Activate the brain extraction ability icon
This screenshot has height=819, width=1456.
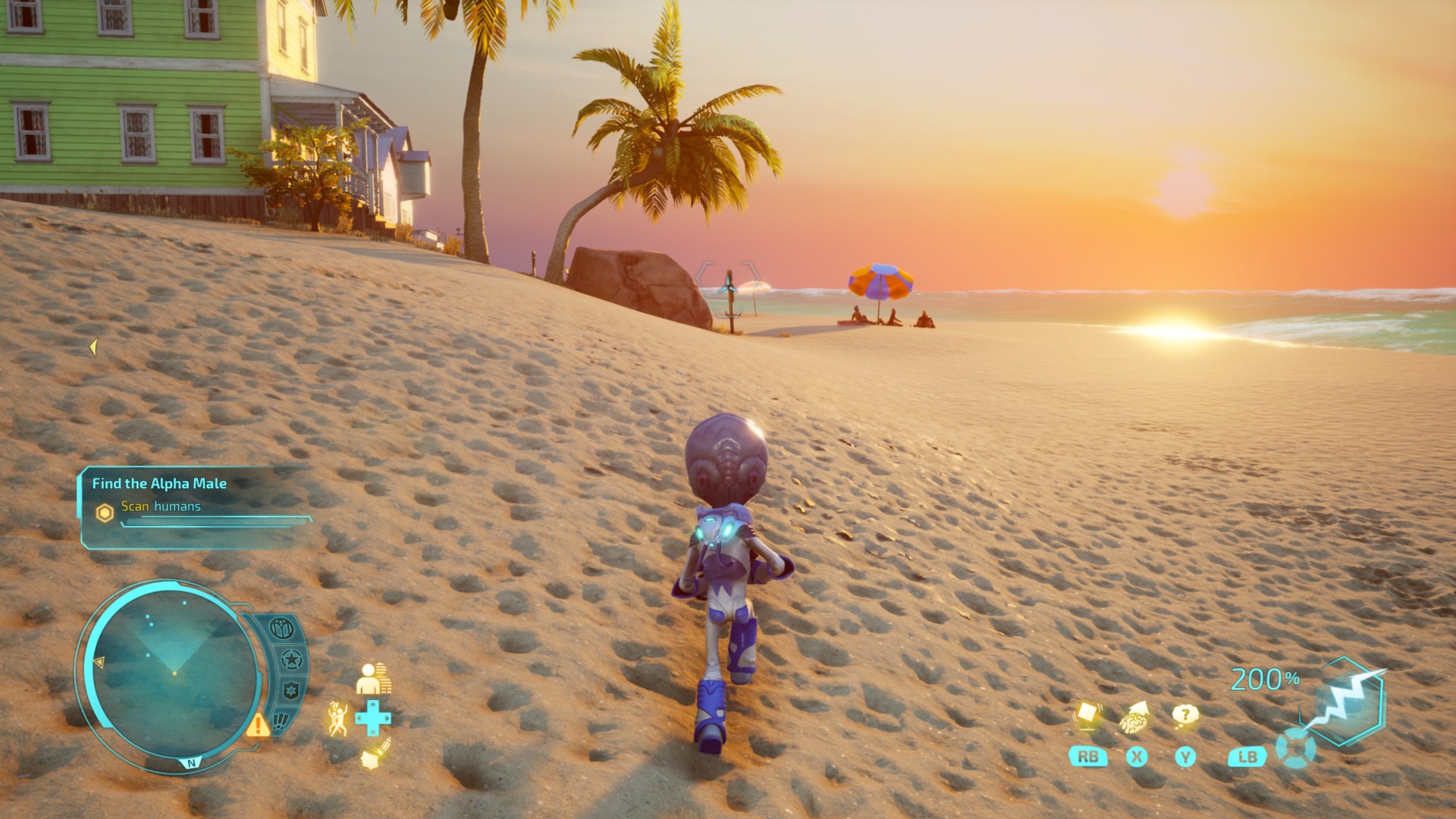pyautogui.click(x=1135, y=717)
